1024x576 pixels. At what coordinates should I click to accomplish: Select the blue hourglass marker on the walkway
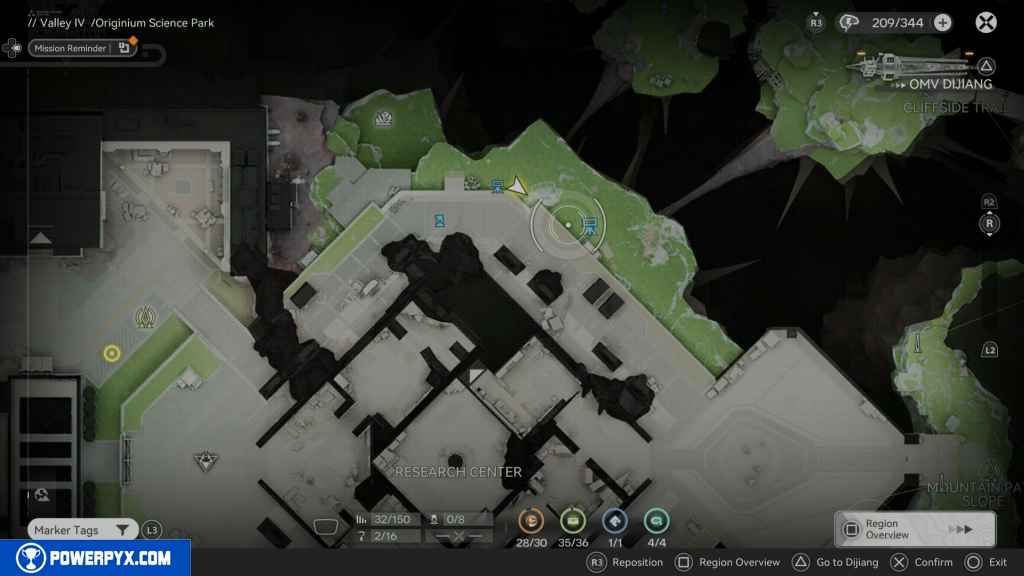pos(440,220)
